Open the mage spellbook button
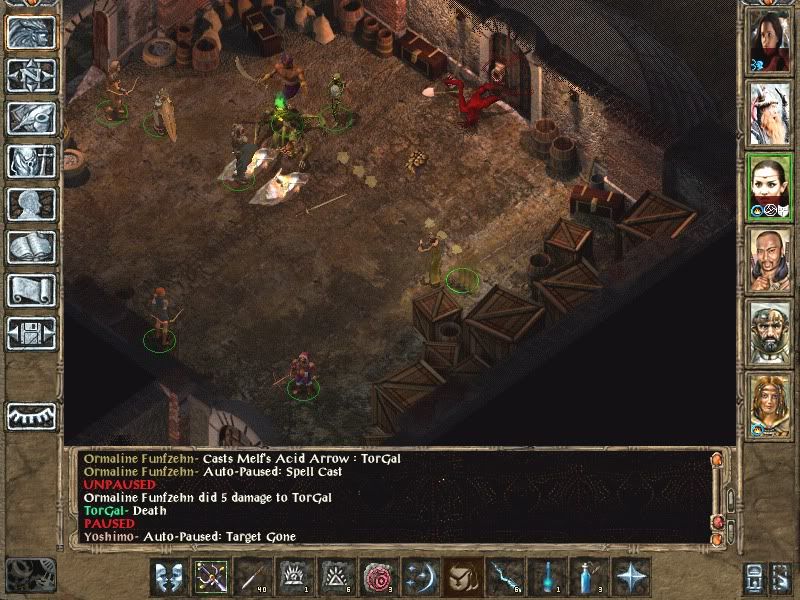The width and height of the screenshot is (800, 600). click(31, 247)
